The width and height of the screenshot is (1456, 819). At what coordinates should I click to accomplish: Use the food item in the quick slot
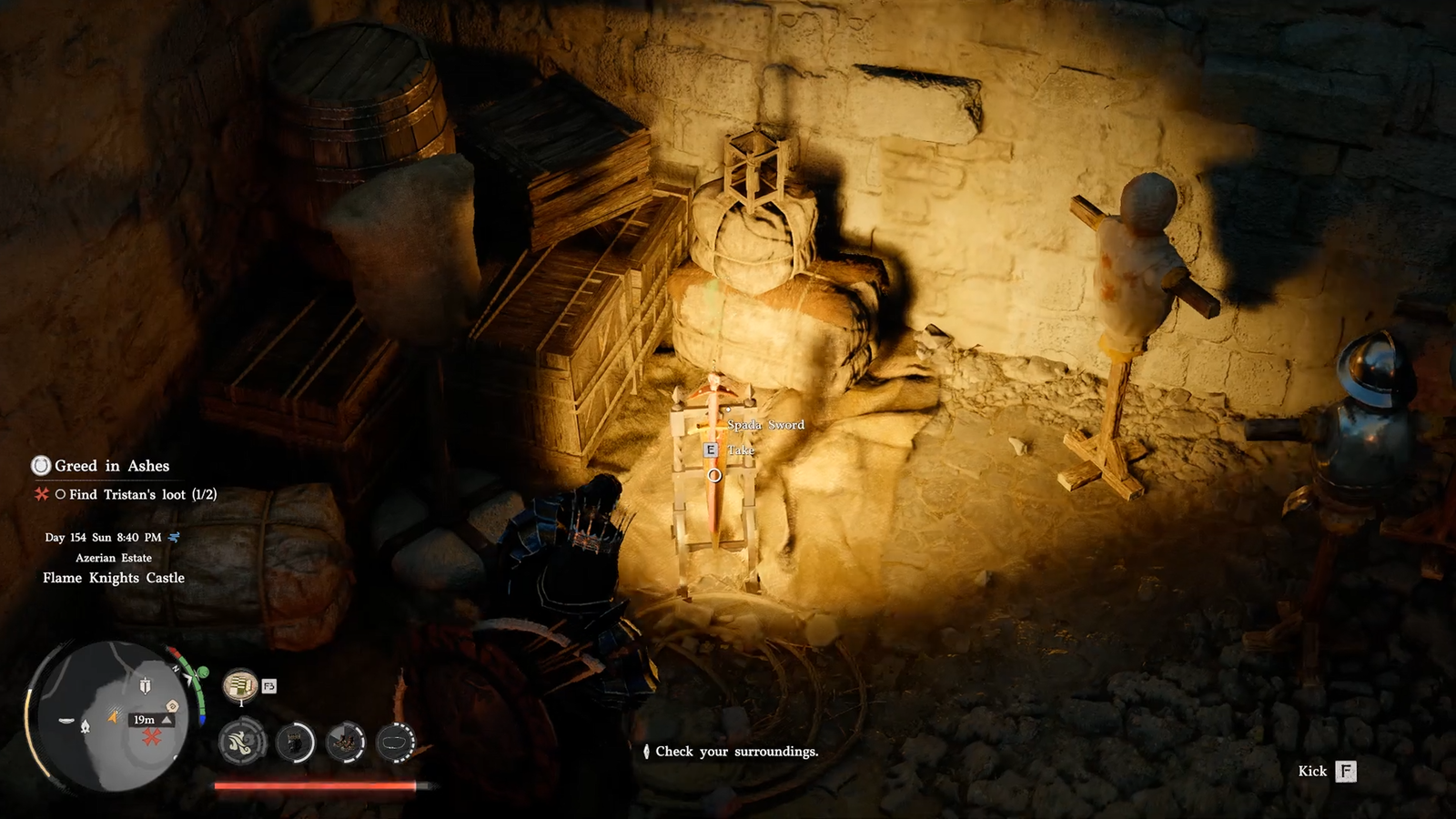(240, 684)
